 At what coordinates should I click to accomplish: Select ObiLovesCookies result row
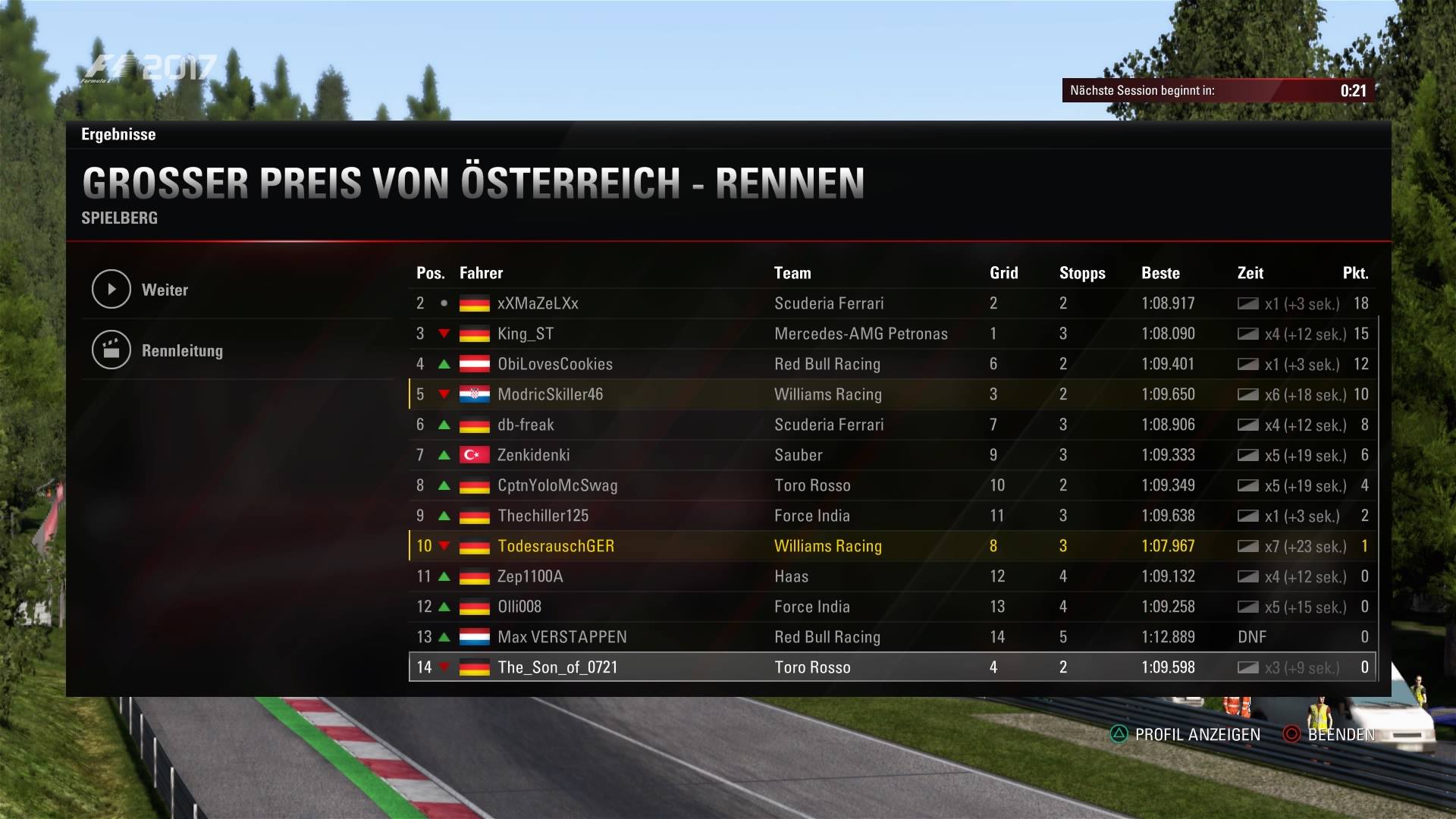tap(555, 364)
